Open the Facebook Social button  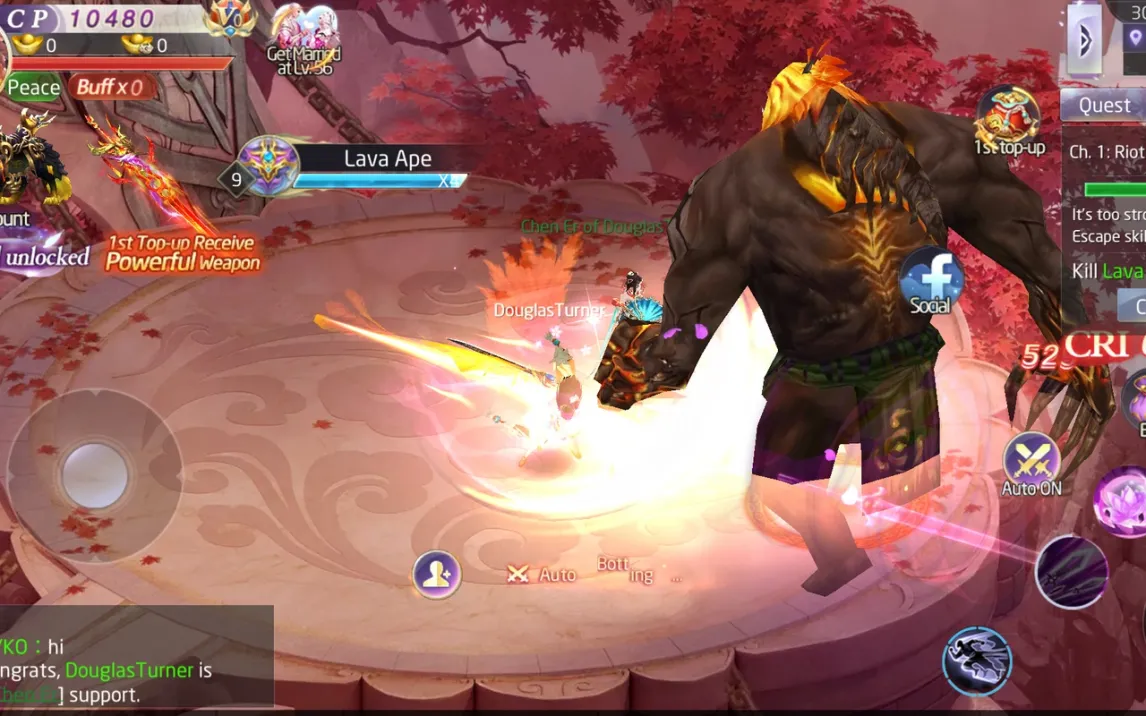[931, 281]
